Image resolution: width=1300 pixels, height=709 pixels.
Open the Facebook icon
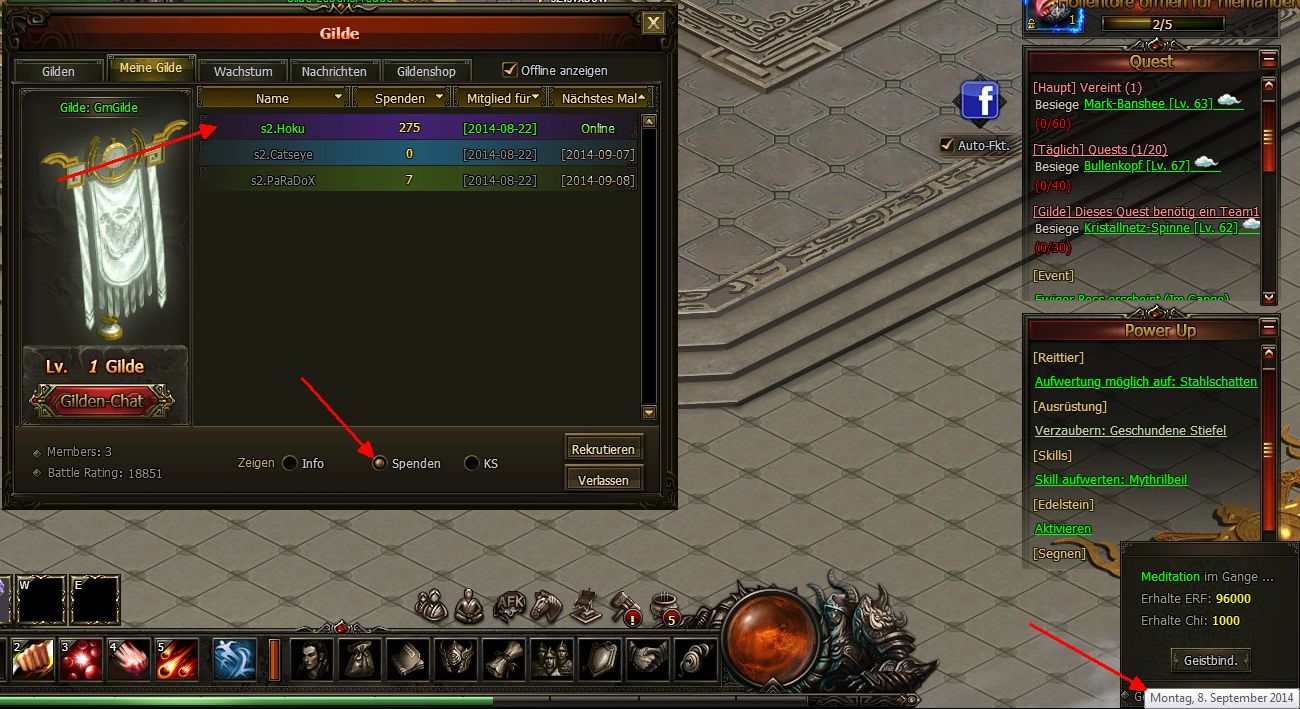(x=982, y=102)
